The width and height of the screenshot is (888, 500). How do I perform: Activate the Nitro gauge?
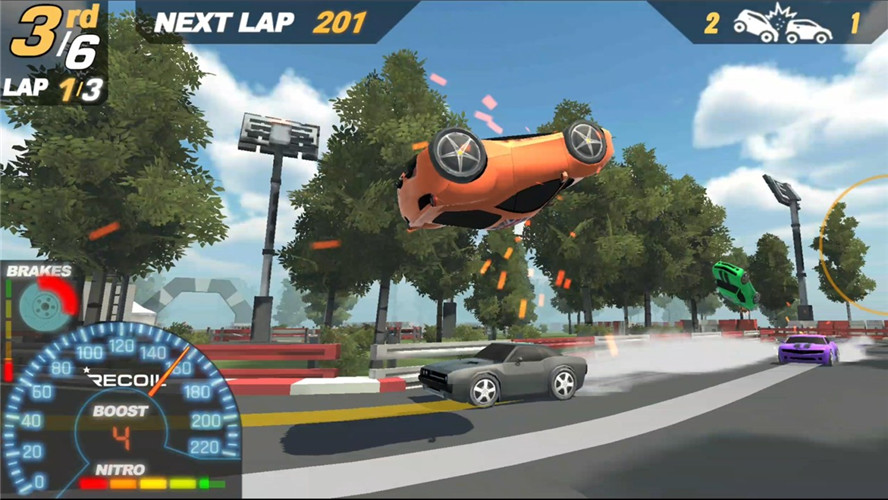coord(150,484)
